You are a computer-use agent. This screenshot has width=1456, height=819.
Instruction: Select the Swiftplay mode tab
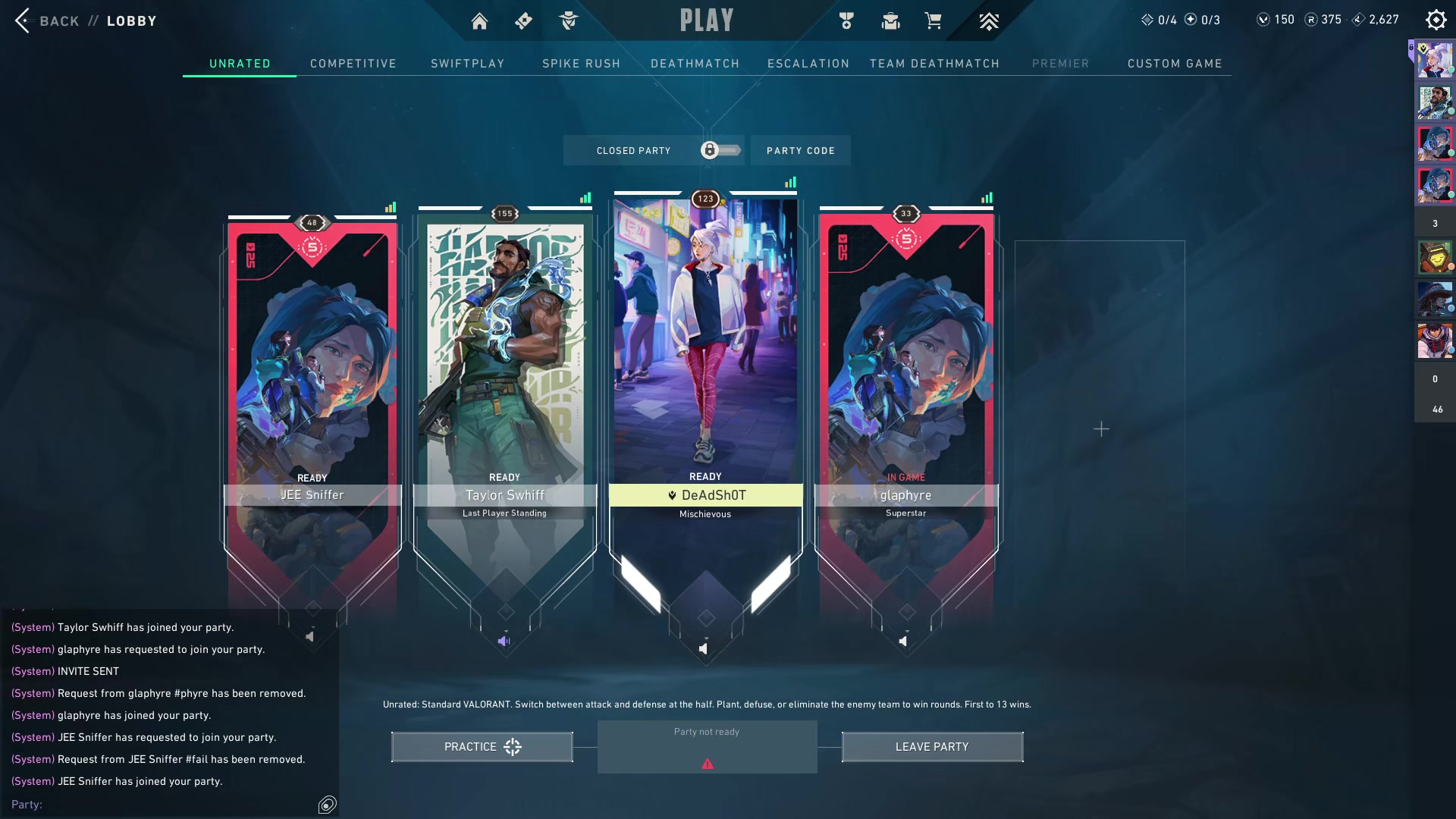(467, 64)
